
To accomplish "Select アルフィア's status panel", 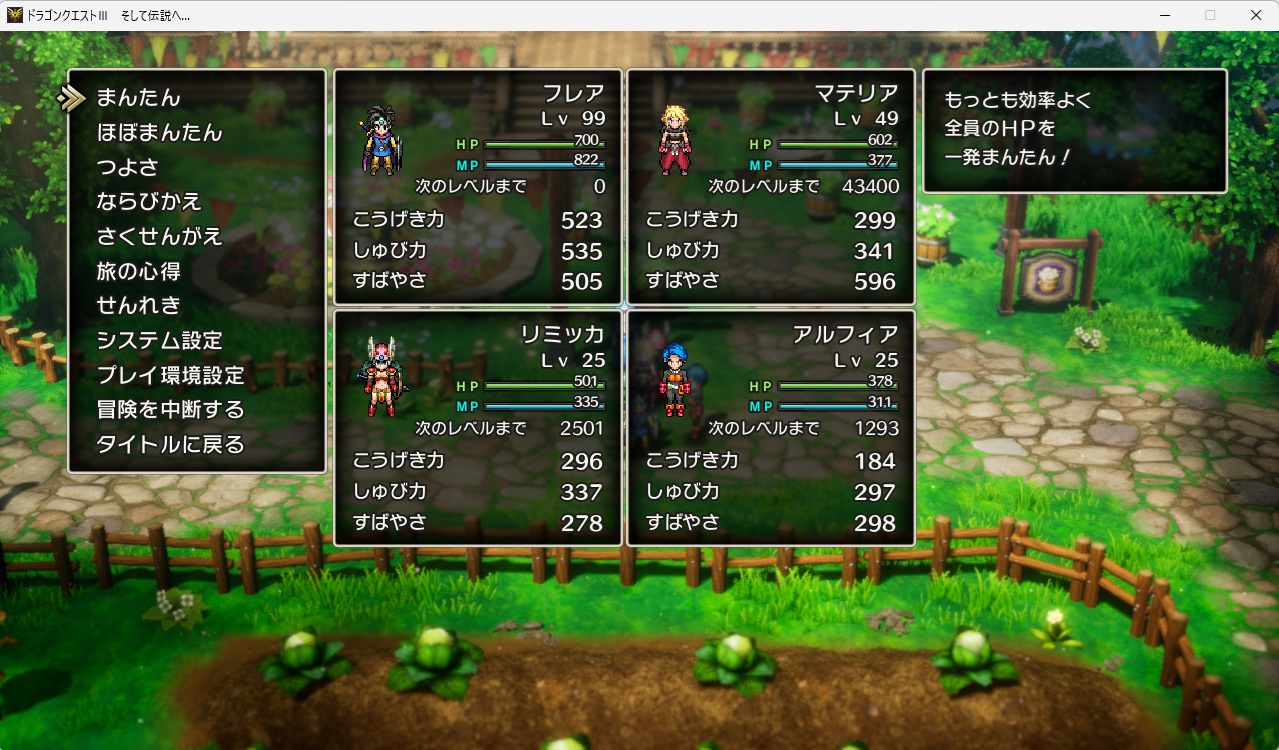I will [771, 428].
